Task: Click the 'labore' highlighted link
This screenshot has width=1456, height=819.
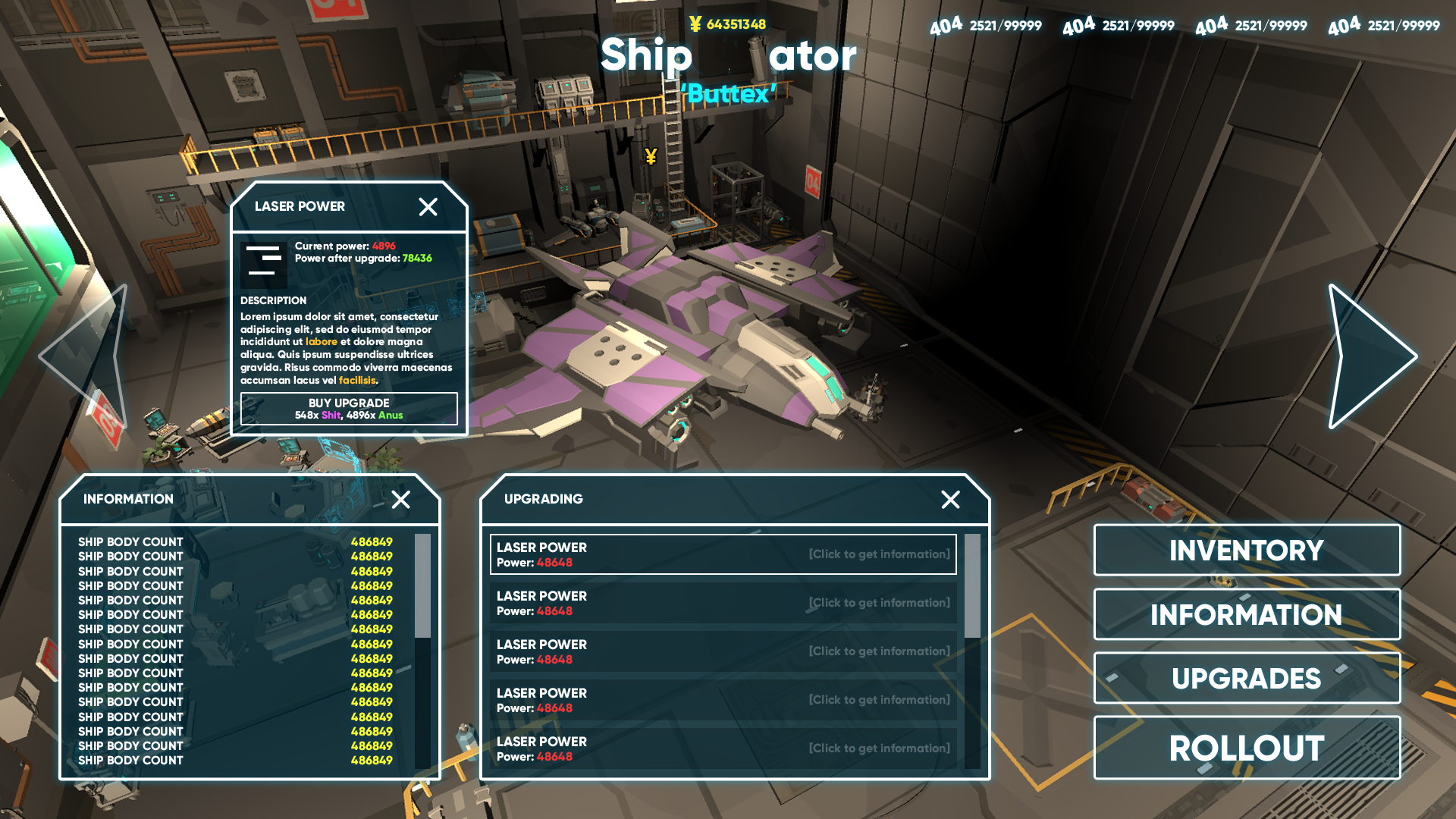Action: pos(322,341)
